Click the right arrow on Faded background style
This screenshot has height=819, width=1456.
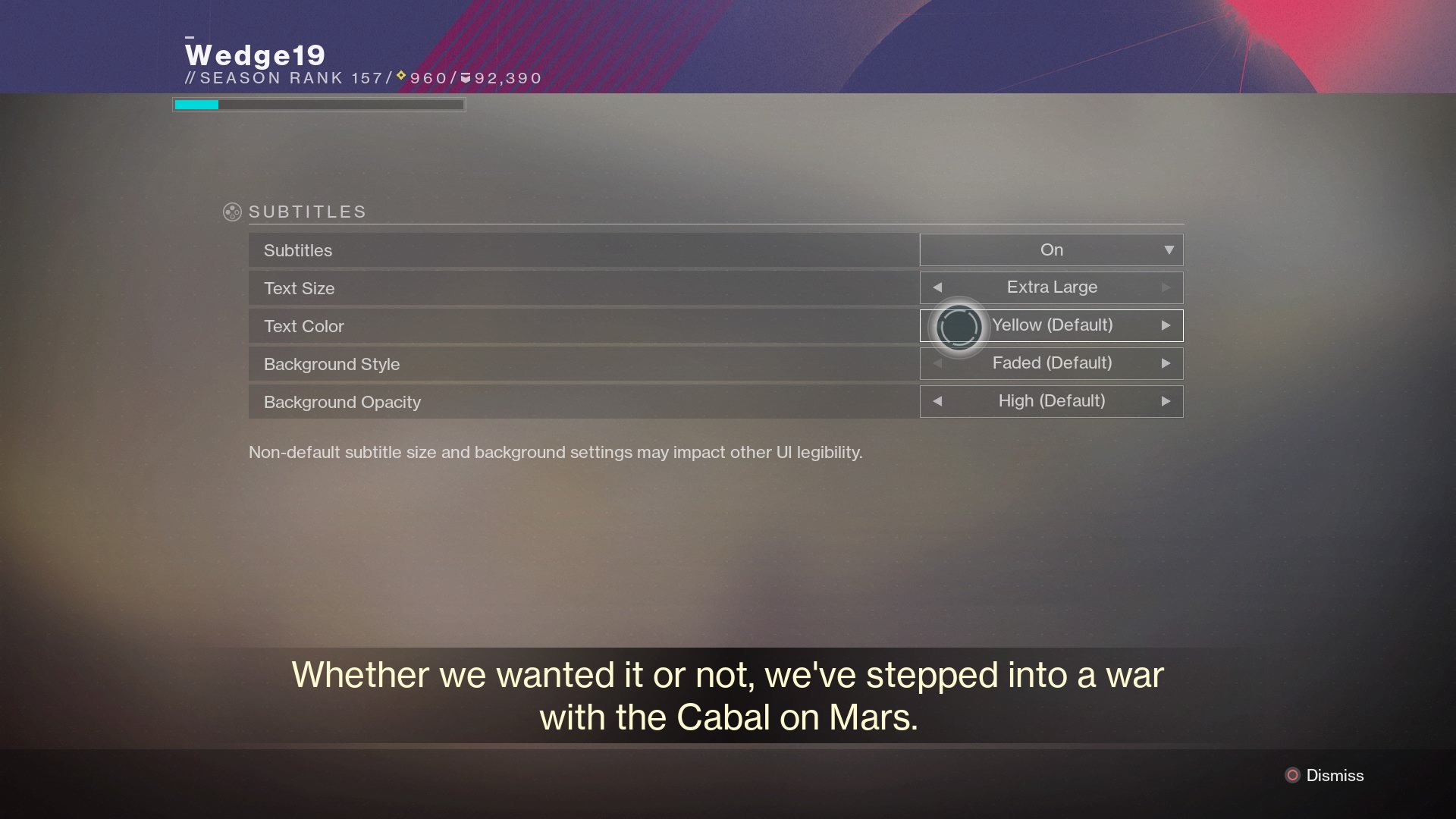click(1166, 363)
